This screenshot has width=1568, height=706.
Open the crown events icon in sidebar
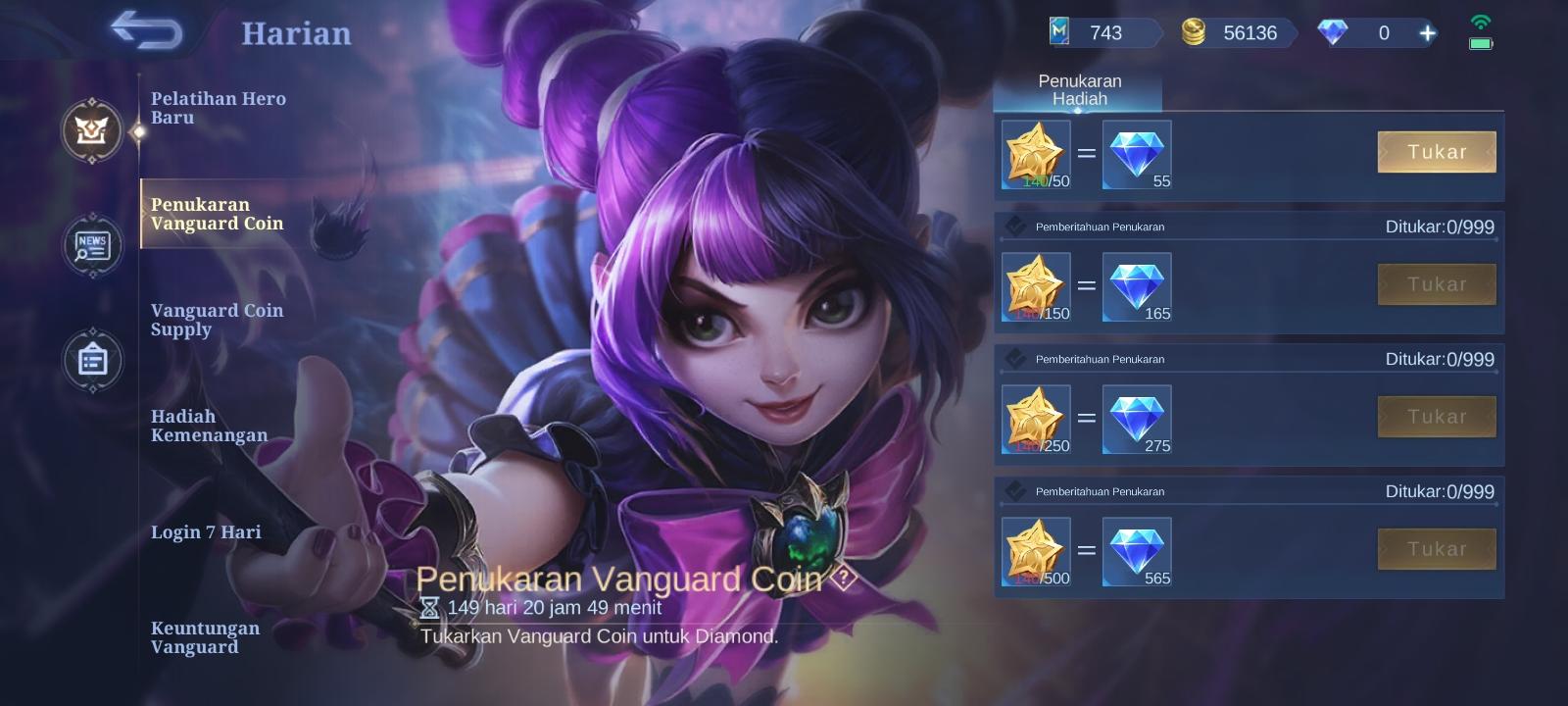click(91, 132)
